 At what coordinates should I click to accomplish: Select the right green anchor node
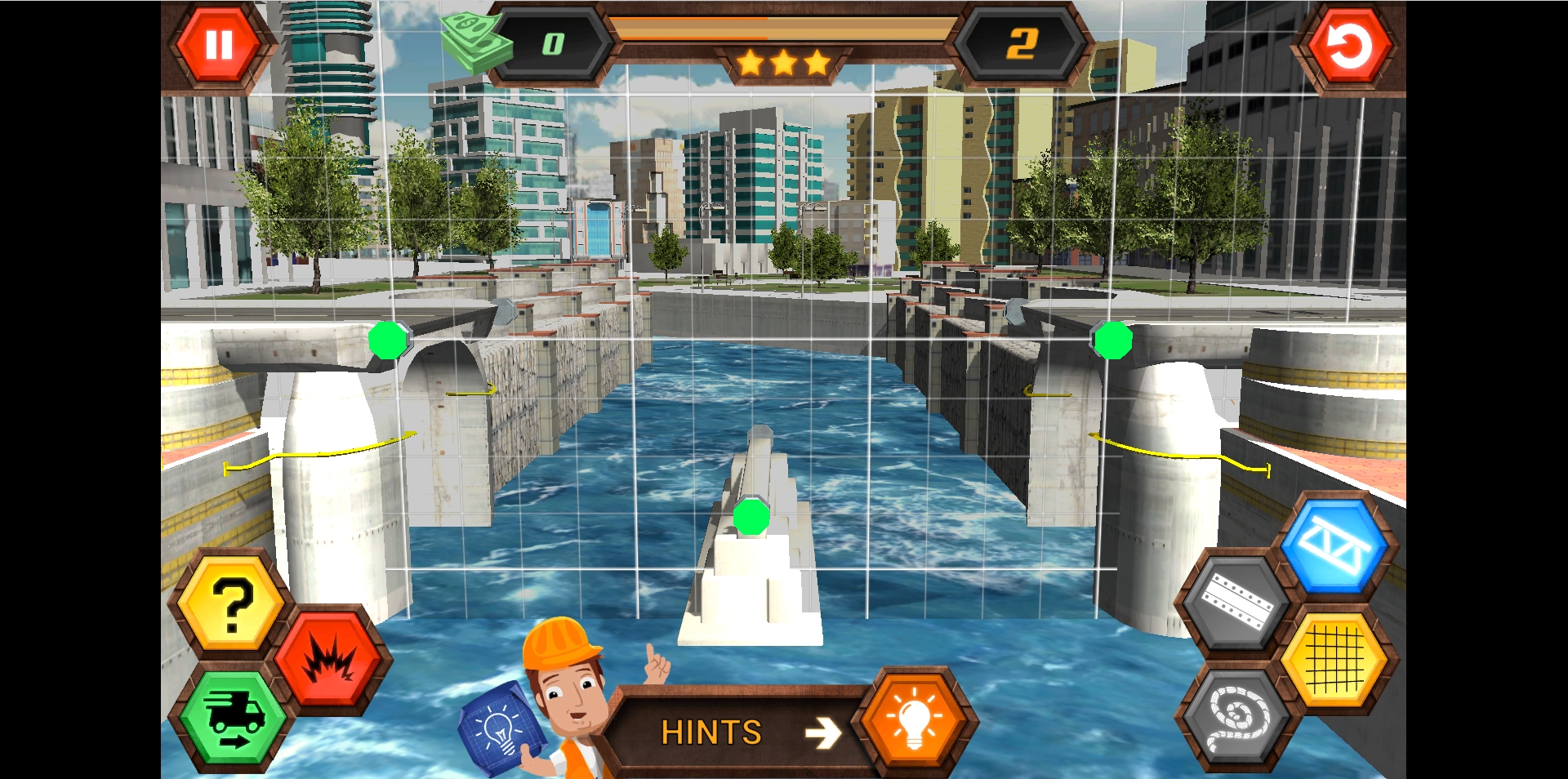point(1112,341)
